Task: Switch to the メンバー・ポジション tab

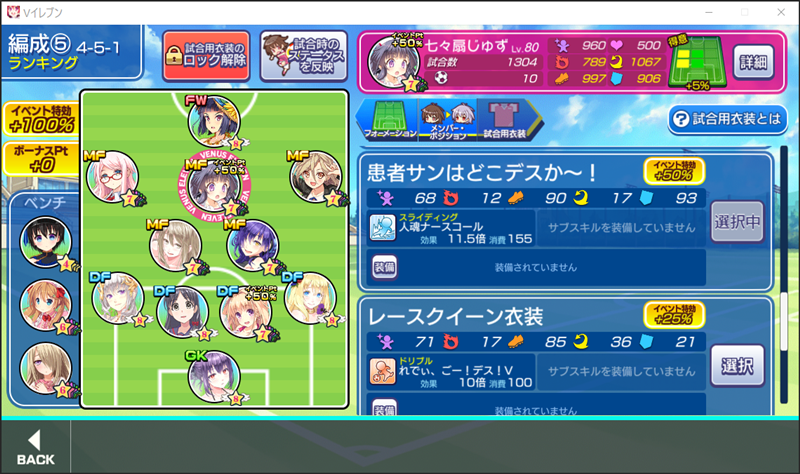Action: click(445, 116)
